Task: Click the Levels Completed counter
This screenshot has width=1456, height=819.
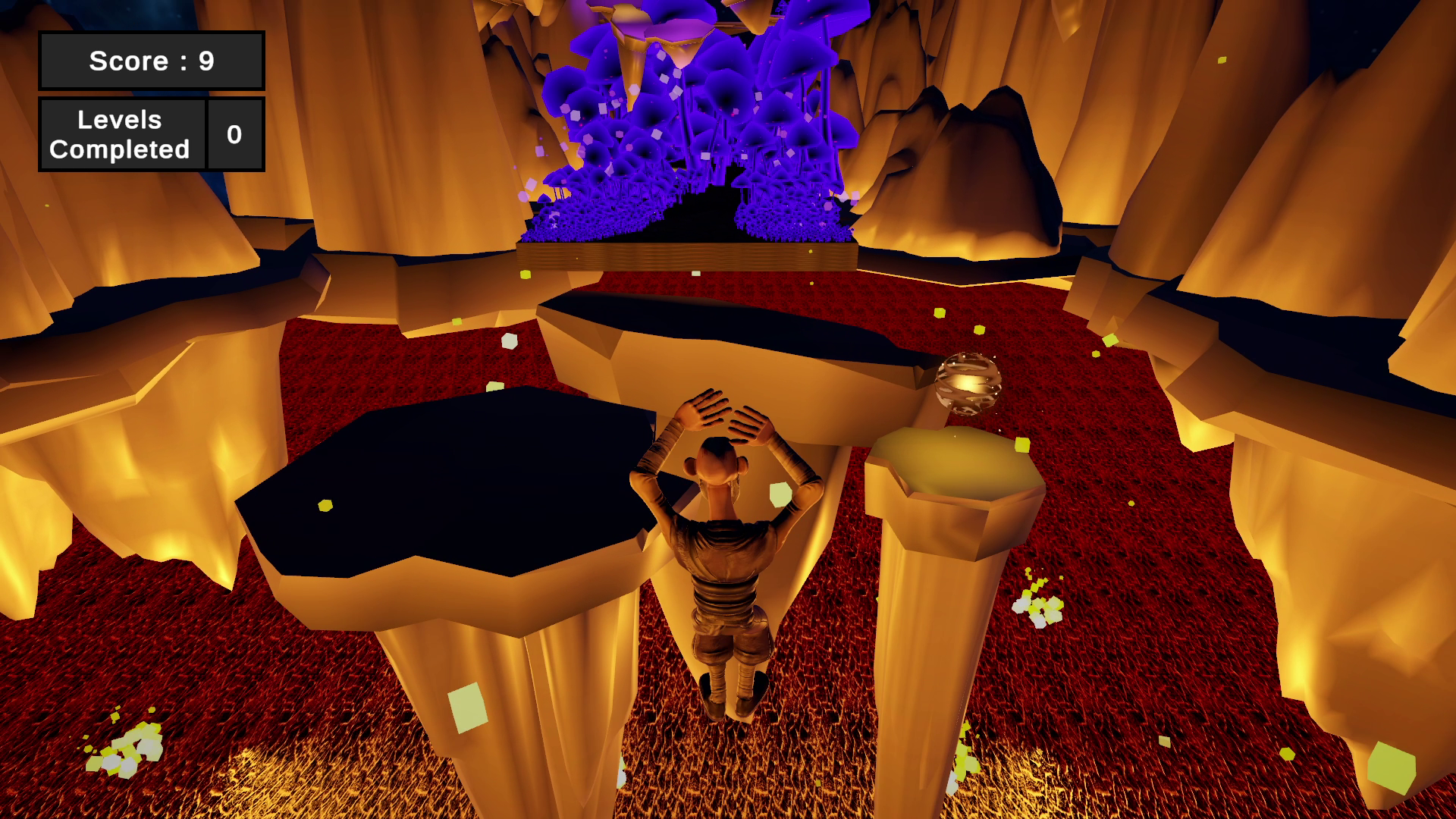Action: pos(121,134)
